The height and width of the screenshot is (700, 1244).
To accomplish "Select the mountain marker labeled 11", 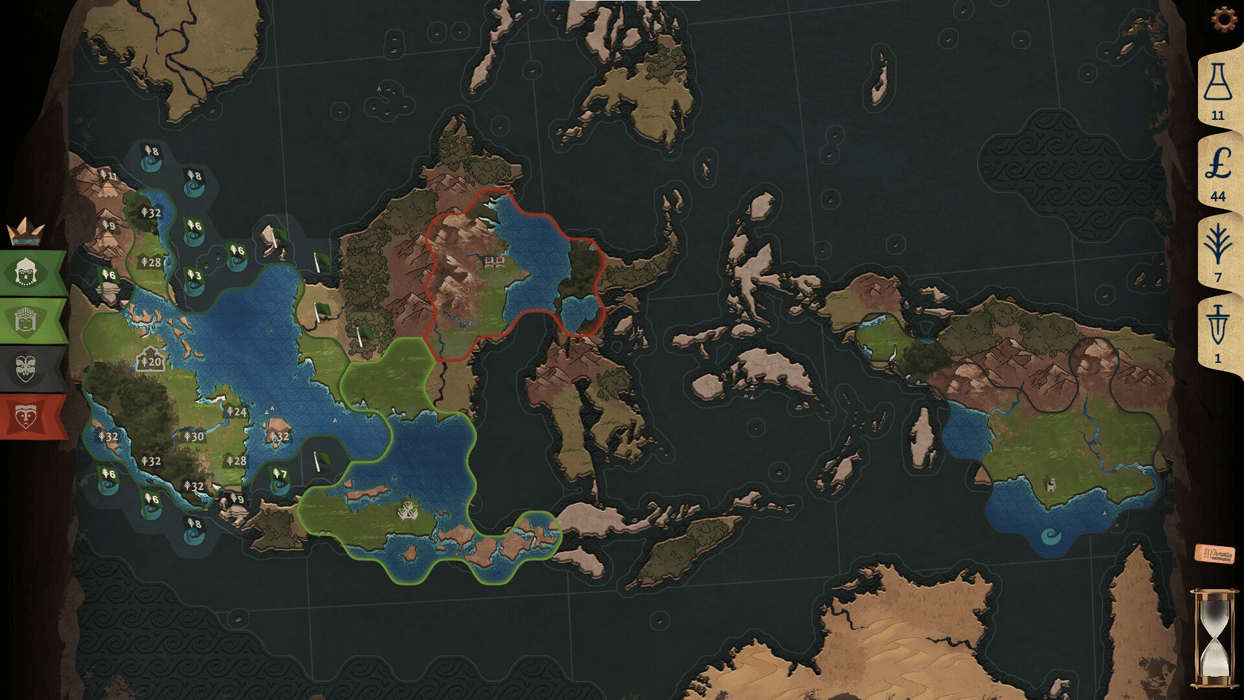I will pyautogui.click(x=108, y=176).
